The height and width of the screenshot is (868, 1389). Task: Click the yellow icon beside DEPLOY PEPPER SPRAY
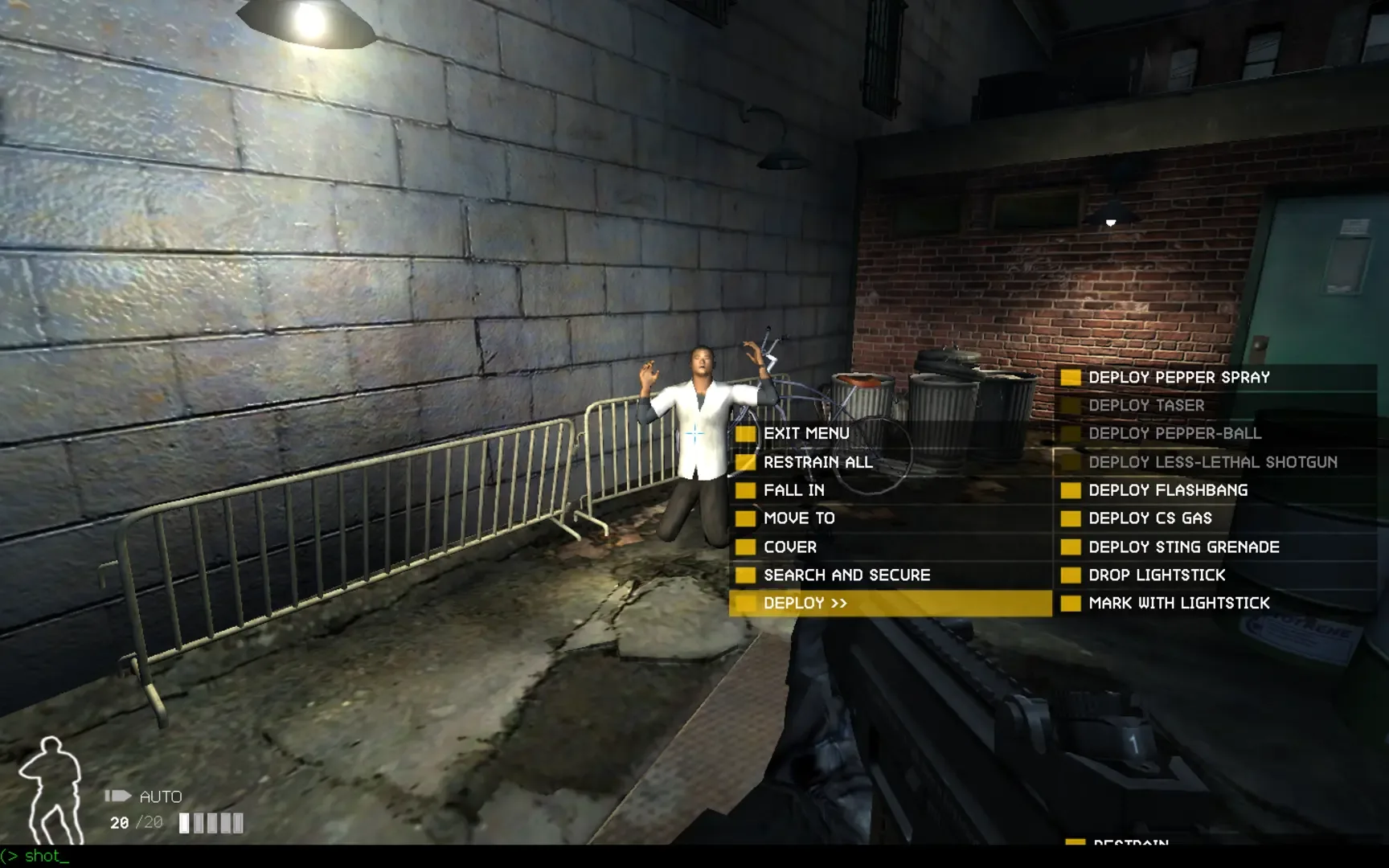[1071, 378]
